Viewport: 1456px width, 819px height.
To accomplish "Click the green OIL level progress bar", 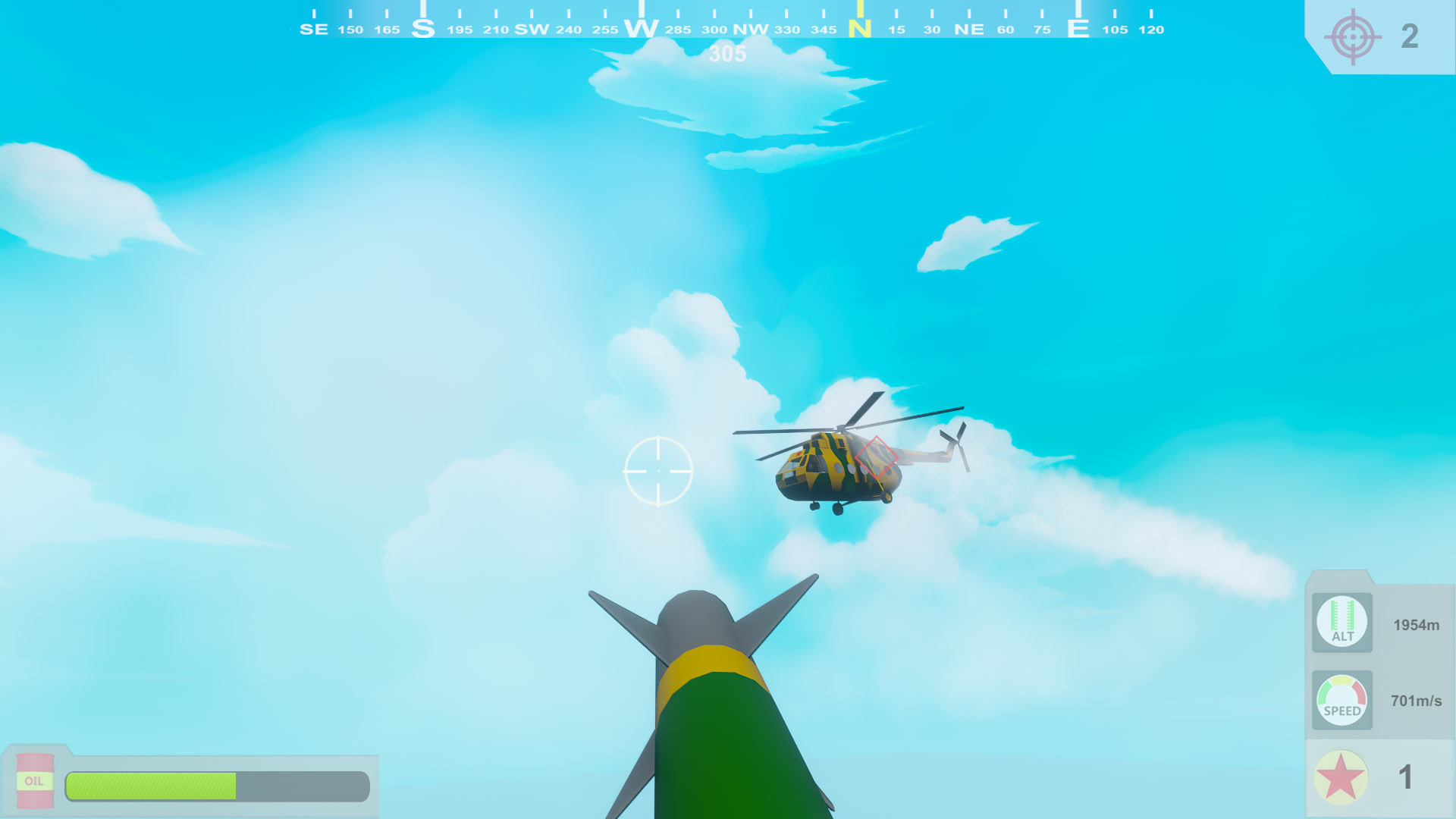I will click(x=152, y=786).
